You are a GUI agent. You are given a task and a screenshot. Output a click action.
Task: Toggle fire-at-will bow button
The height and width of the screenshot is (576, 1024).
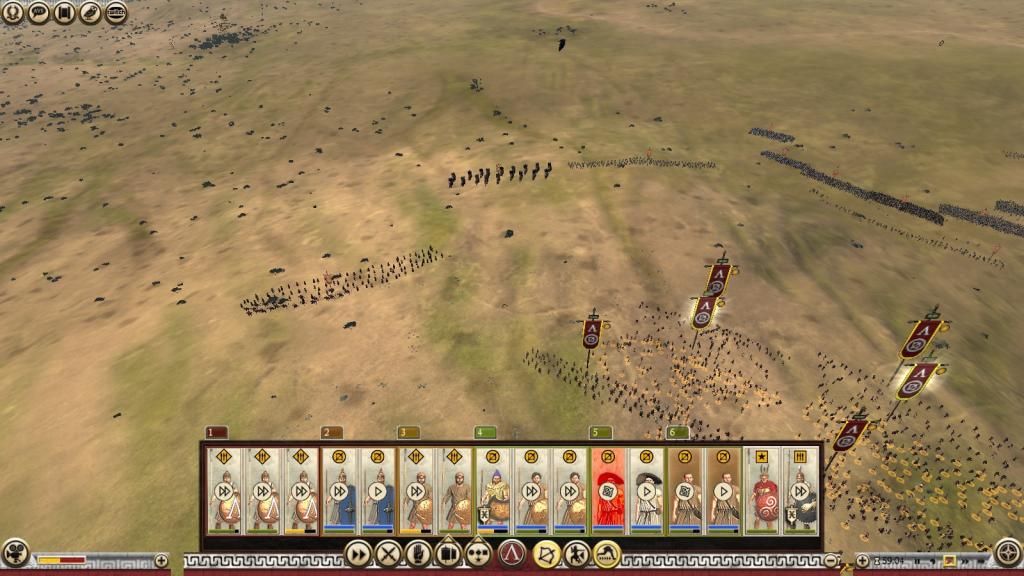546,552
